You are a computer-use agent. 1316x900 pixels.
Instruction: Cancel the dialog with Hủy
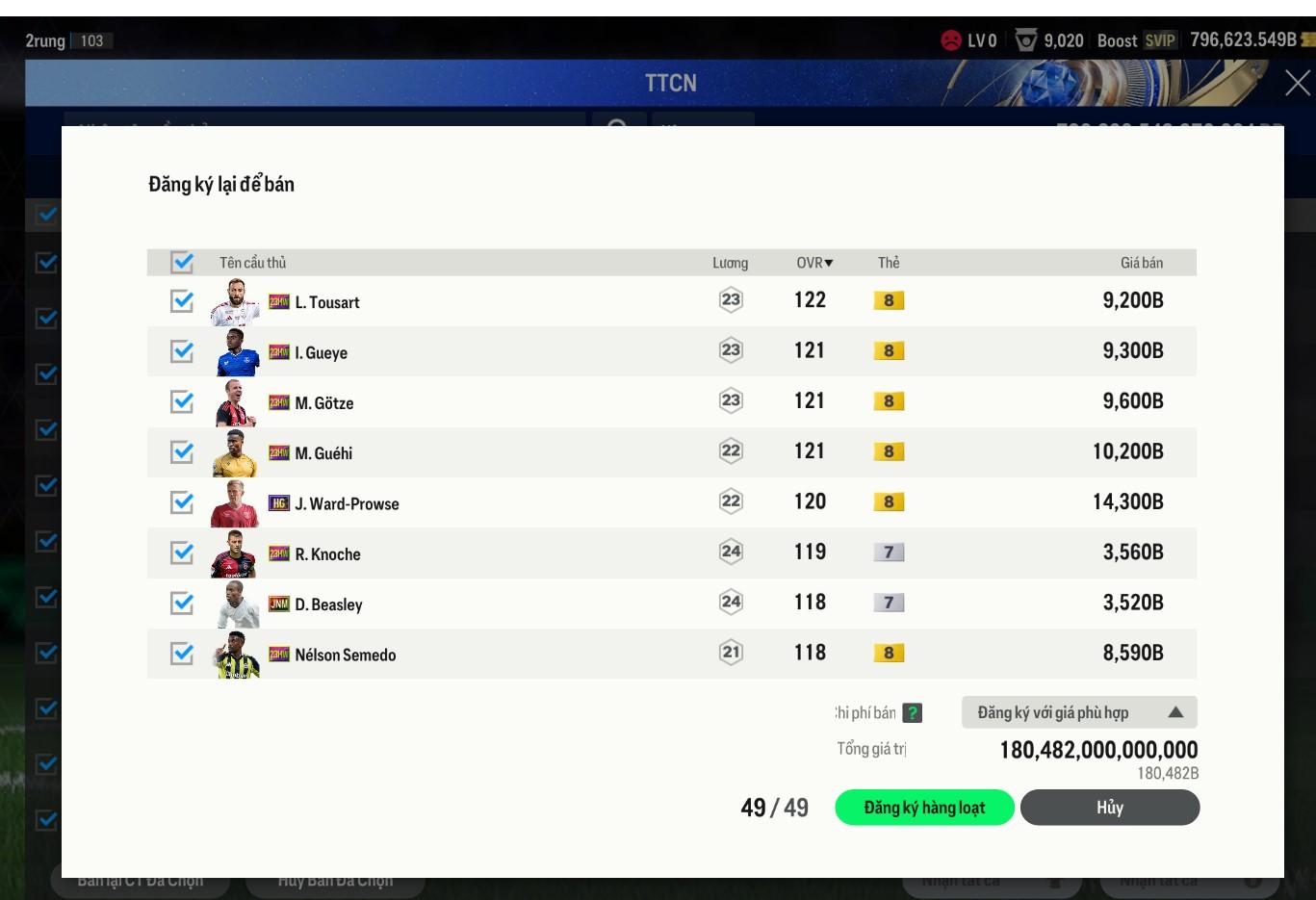point(1109,808)
